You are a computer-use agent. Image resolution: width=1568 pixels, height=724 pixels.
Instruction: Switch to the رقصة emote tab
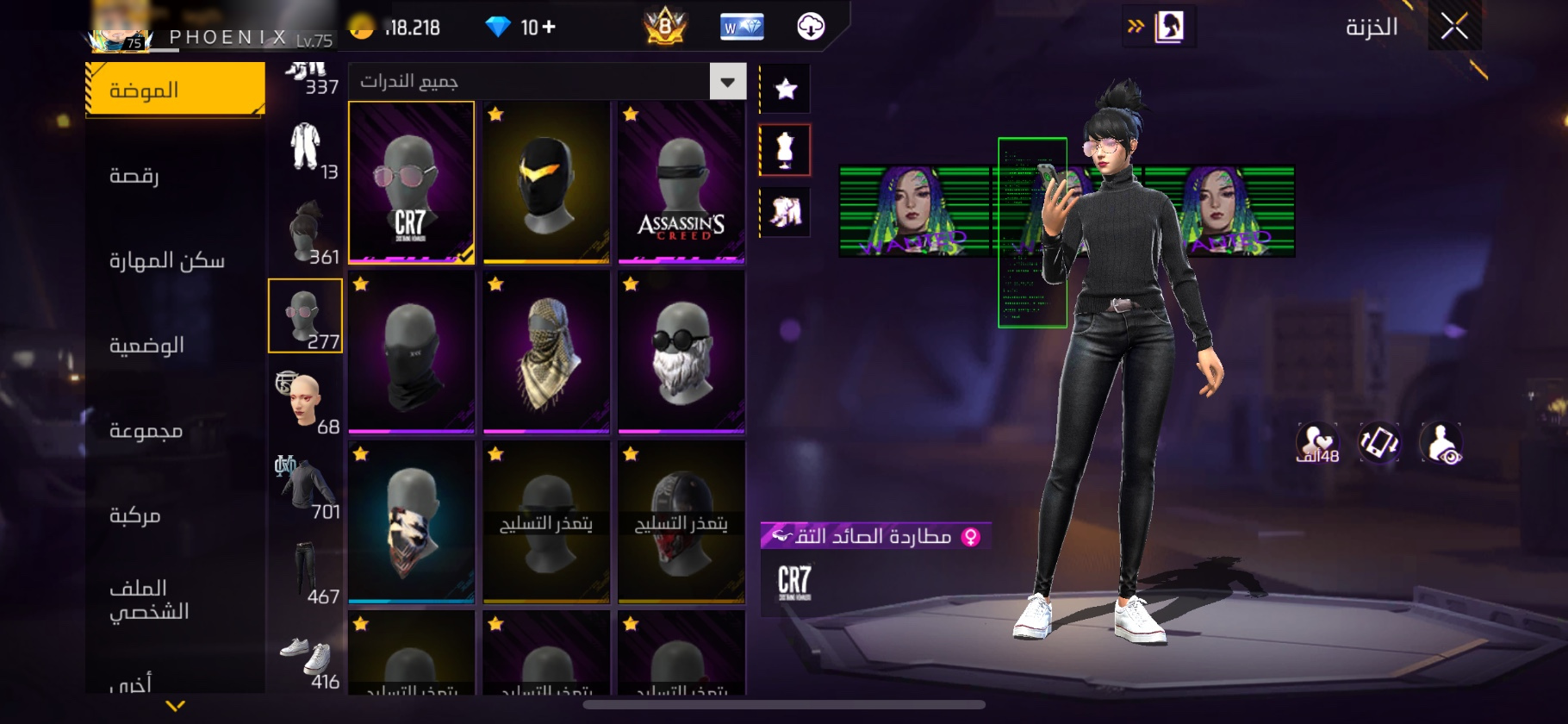[x=134, y=175]
